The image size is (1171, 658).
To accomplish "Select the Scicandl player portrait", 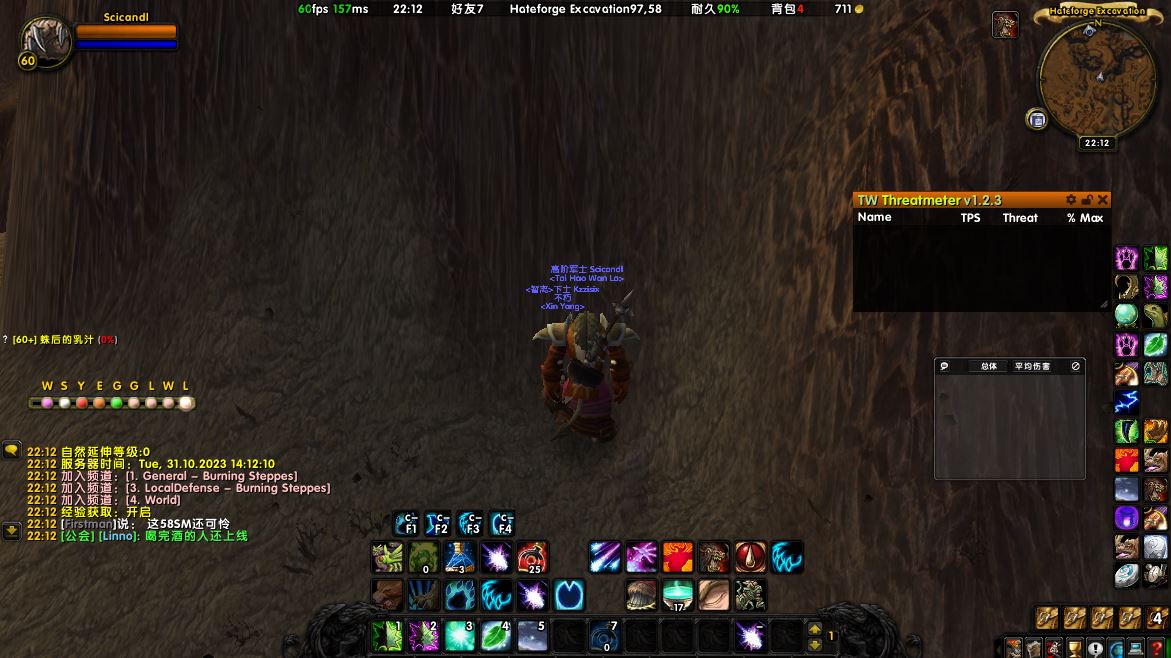I will (43, 40).
